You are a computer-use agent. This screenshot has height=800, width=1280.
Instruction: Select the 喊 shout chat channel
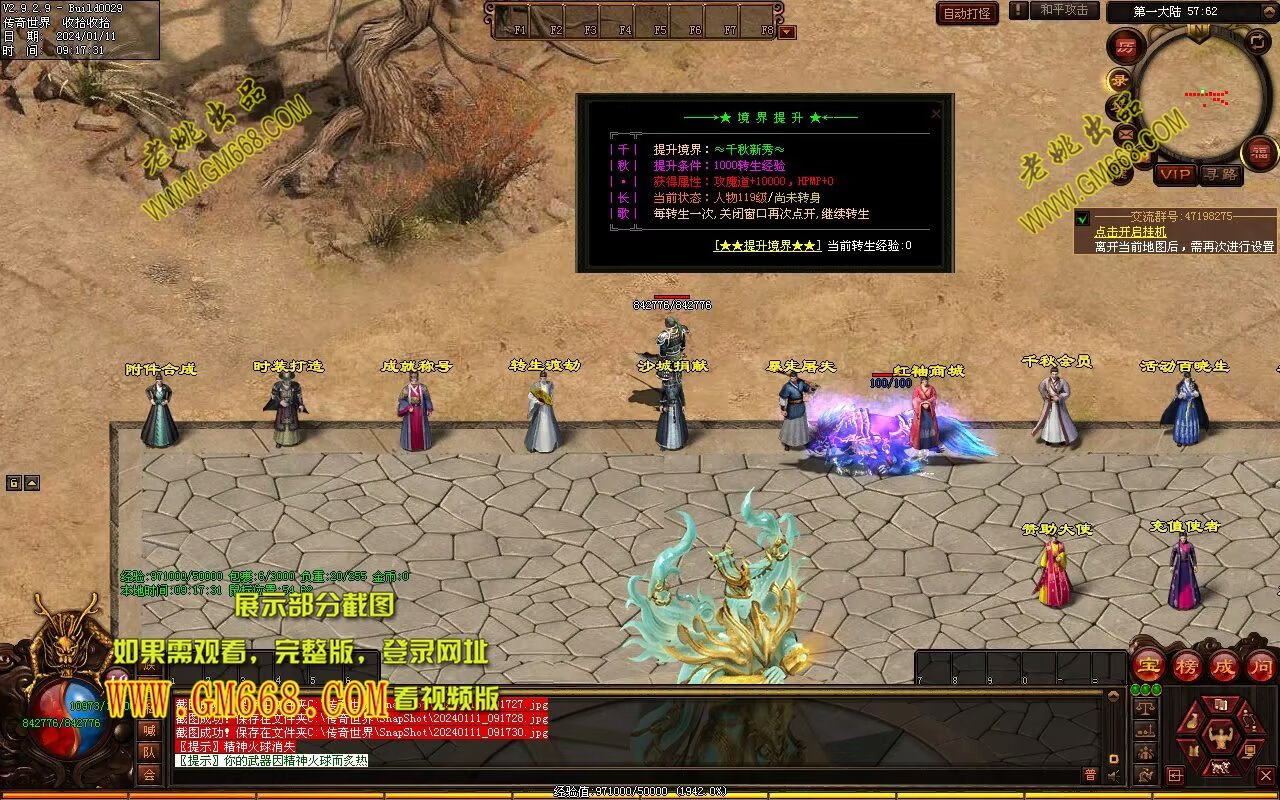(x=148, y=730)
